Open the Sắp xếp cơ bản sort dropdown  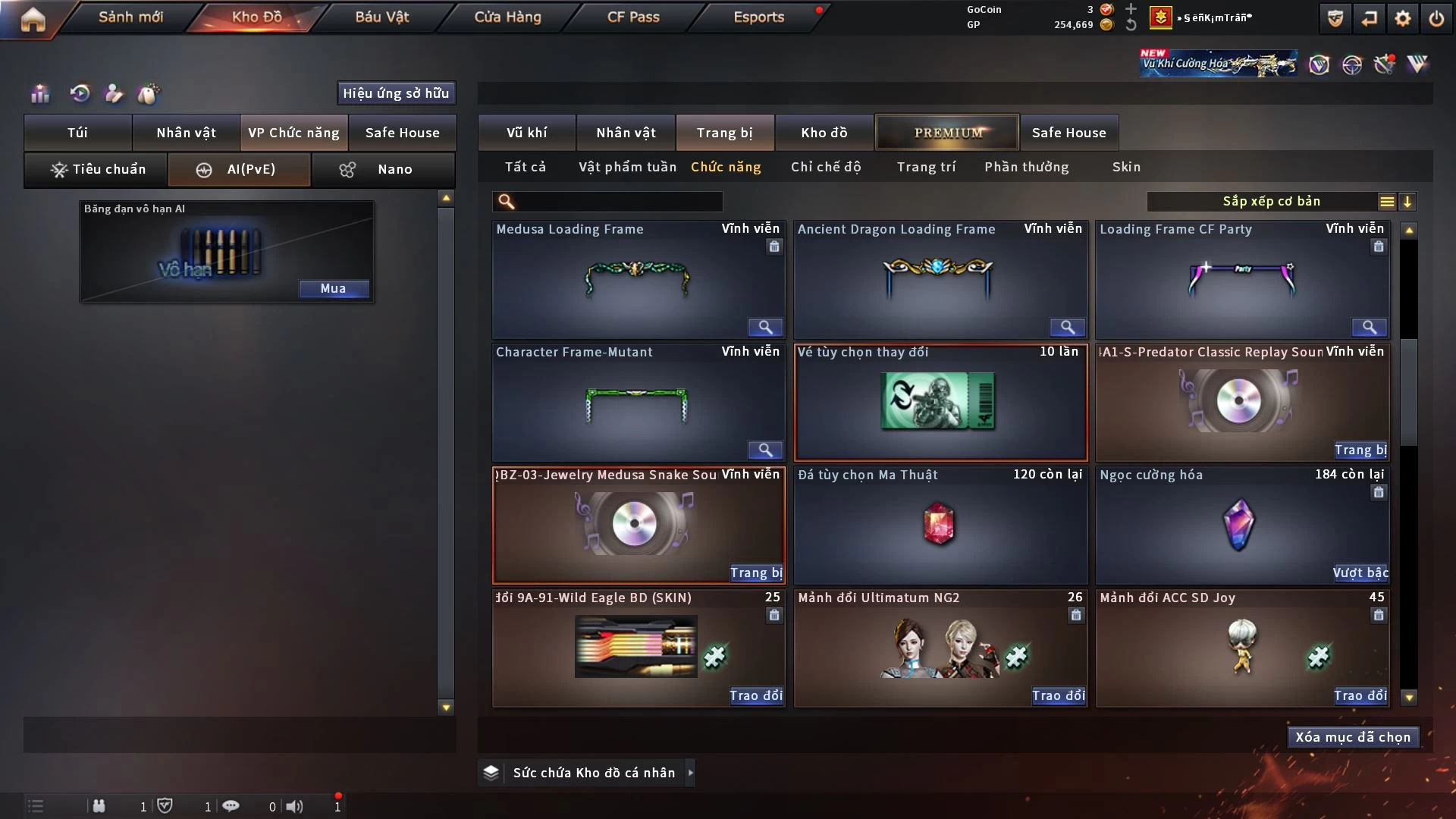coord(1271,201)
